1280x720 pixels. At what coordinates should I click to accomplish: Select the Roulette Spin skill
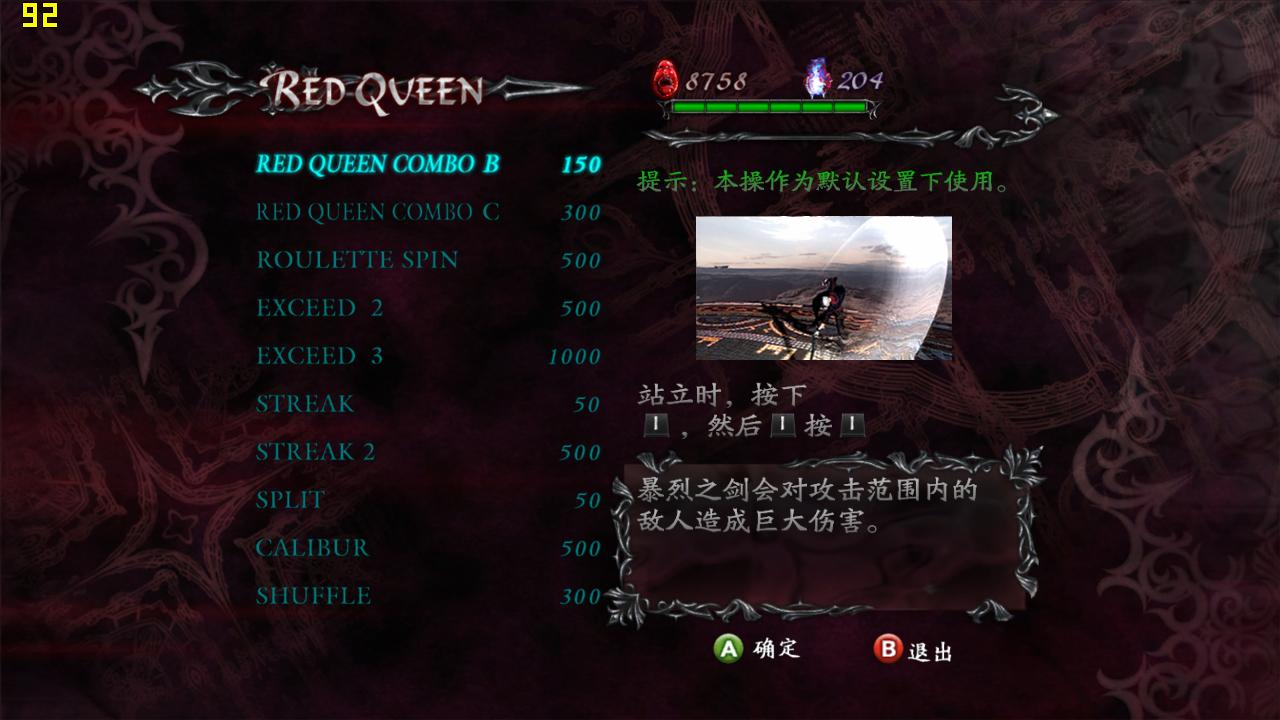[x=357, y=260]
